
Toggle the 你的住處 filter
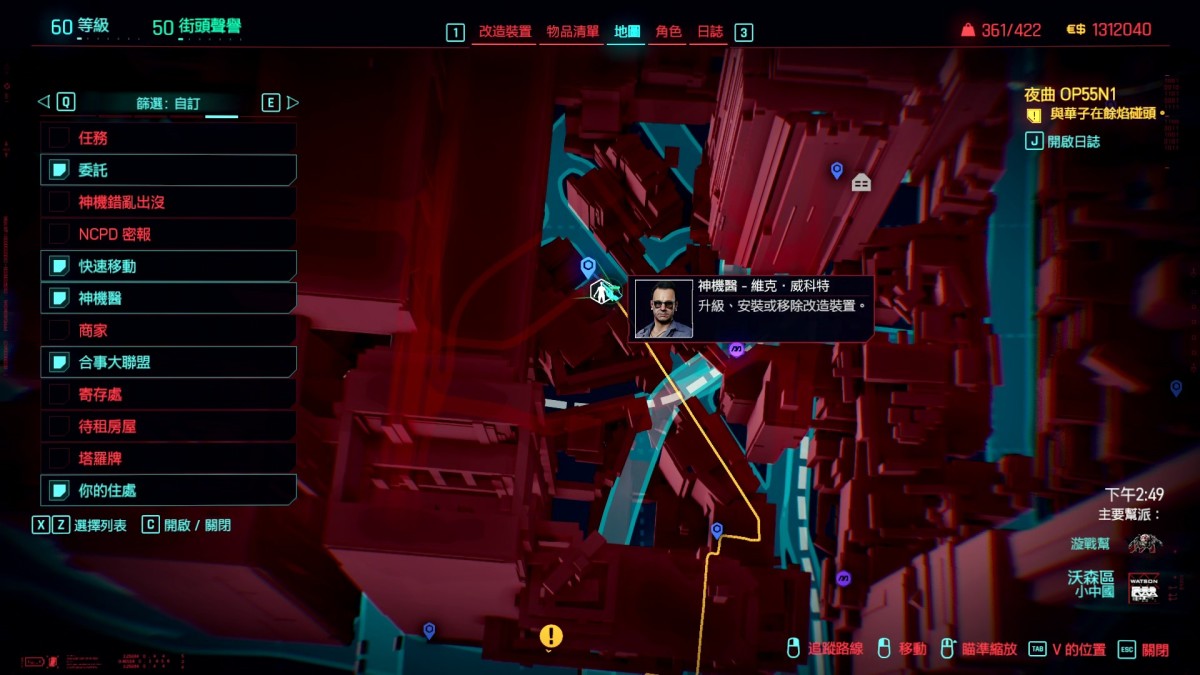tap(168, 490)
